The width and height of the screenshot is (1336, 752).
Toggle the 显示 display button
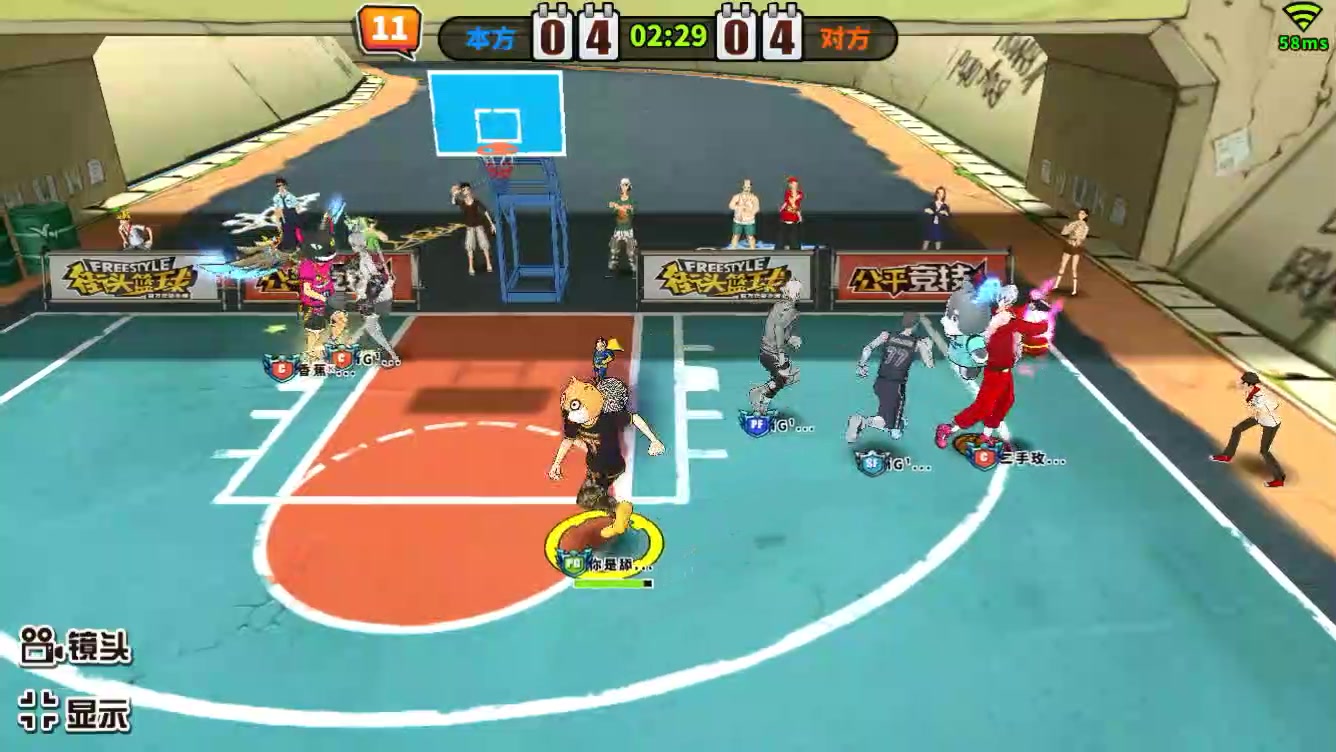coord(76,712)
